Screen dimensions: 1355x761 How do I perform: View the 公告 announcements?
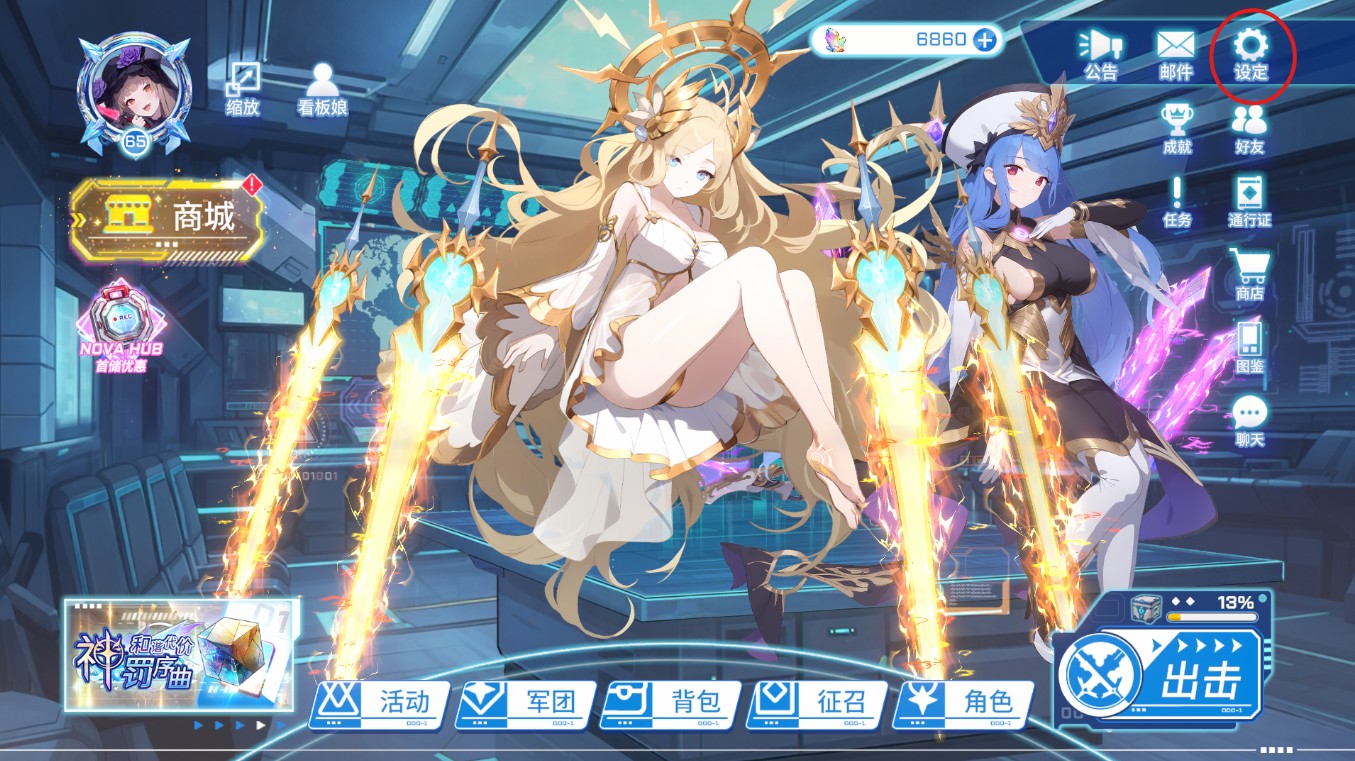pos(1100,54)
